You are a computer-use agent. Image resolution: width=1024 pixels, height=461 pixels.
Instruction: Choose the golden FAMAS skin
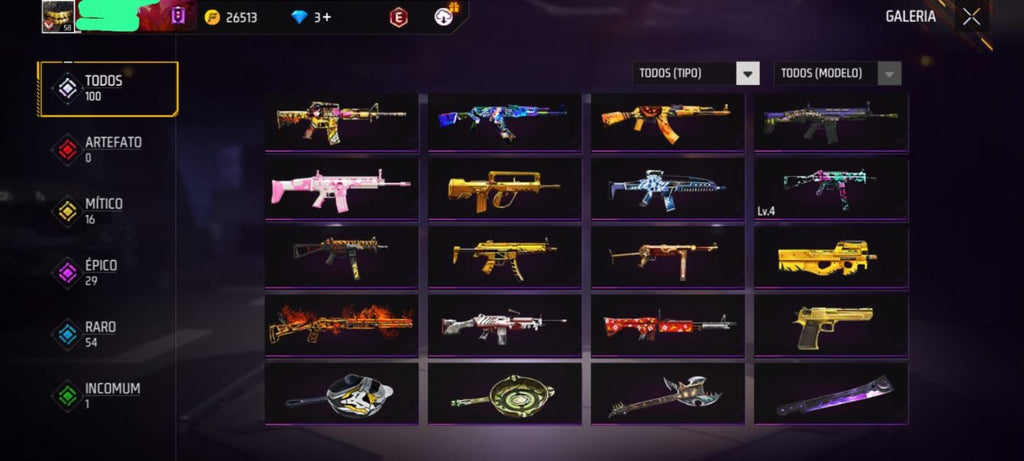[x=504, y=188]
